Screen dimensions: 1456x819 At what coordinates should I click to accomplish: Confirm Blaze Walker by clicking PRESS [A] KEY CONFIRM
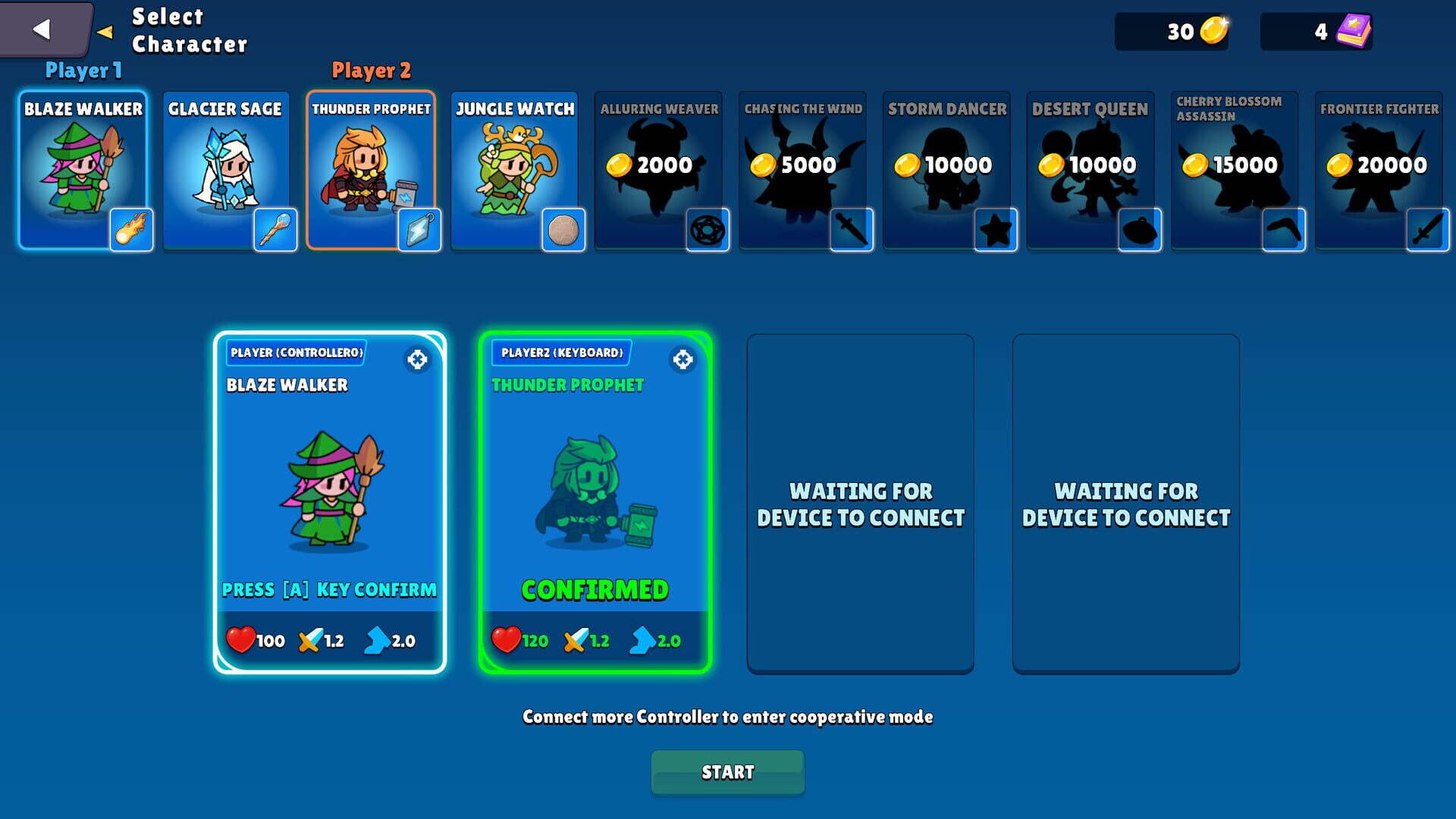pyautogui.click(x=328, y=589)
